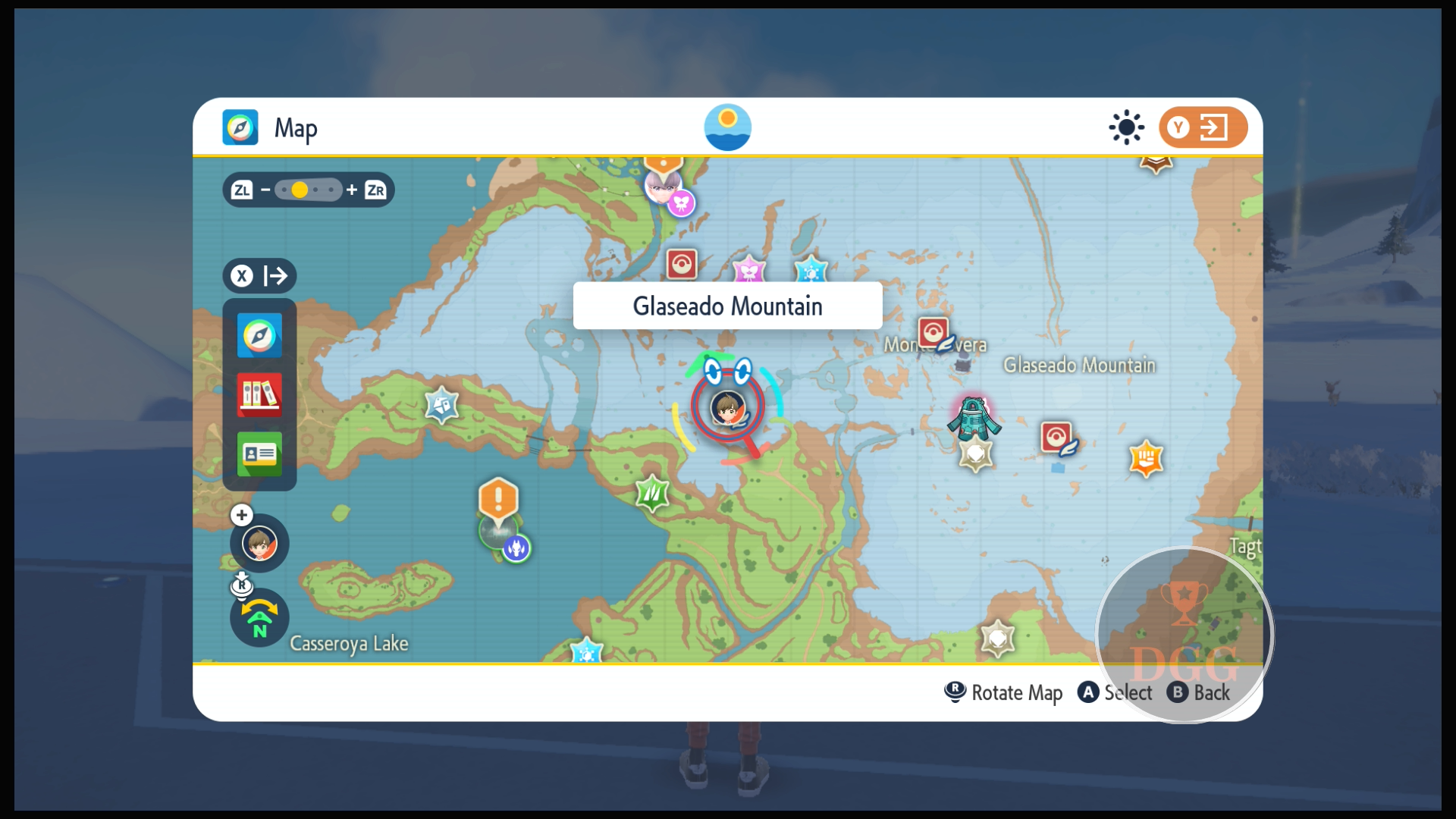Open the Map app compass icon in sidebar
The height and width of the screenshot is (819, 1456).
[259, 335]
